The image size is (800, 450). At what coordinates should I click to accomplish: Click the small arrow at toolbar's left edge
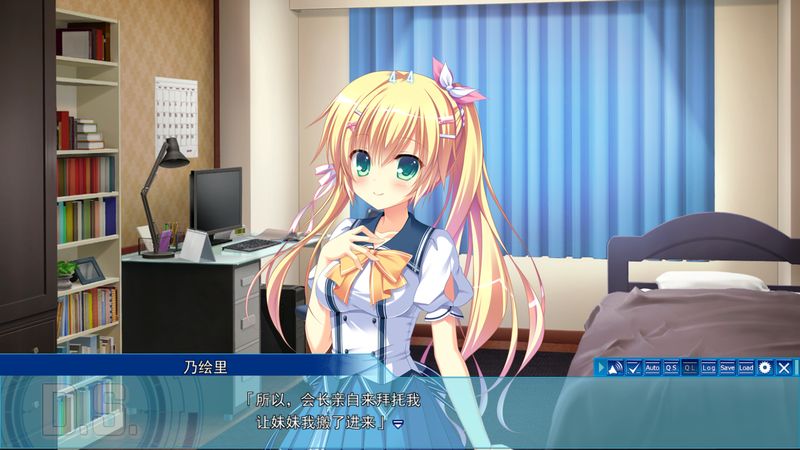[x=602, y=367]
